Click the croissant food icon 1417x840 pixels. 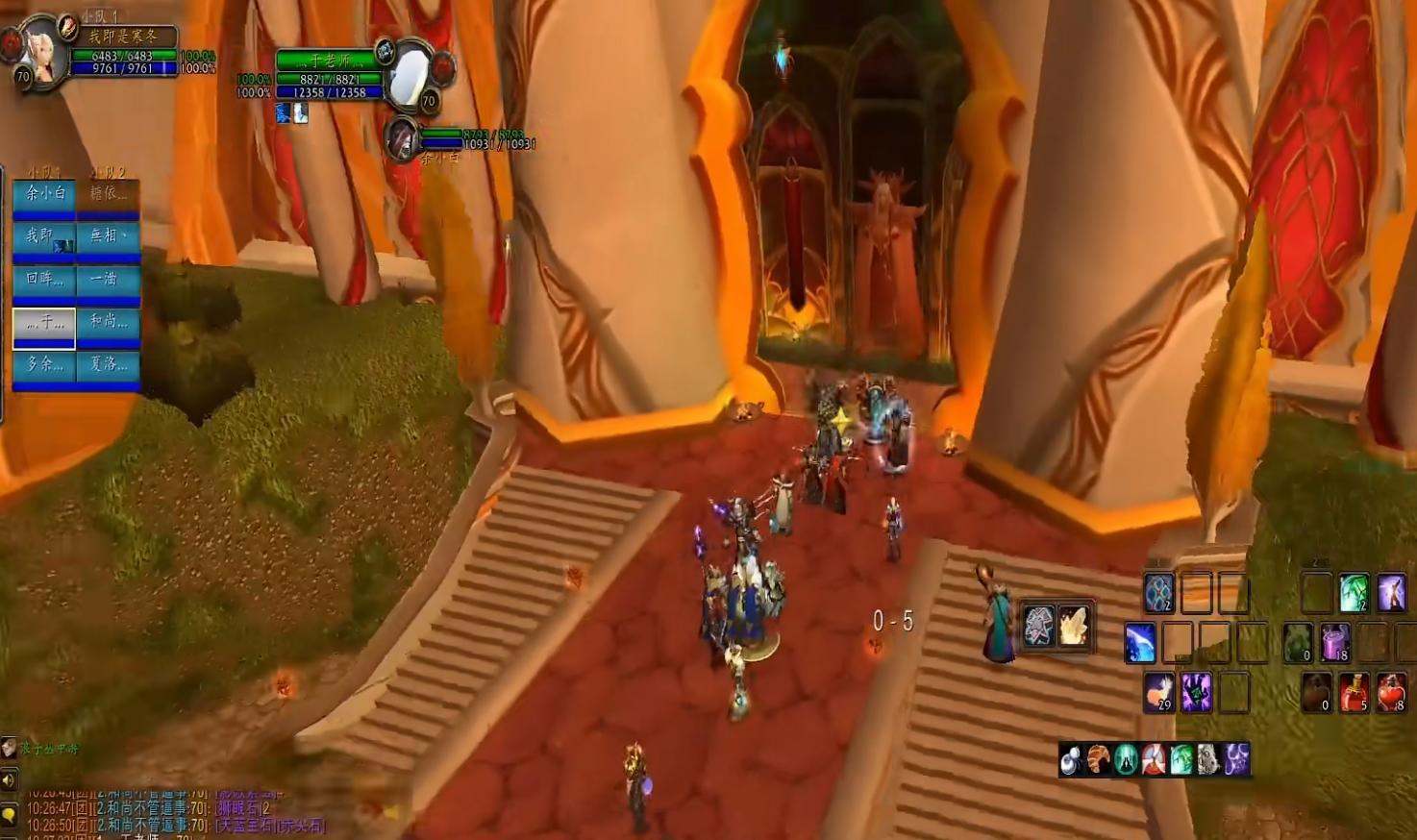pyautogui.click(x=1098, y=759)
